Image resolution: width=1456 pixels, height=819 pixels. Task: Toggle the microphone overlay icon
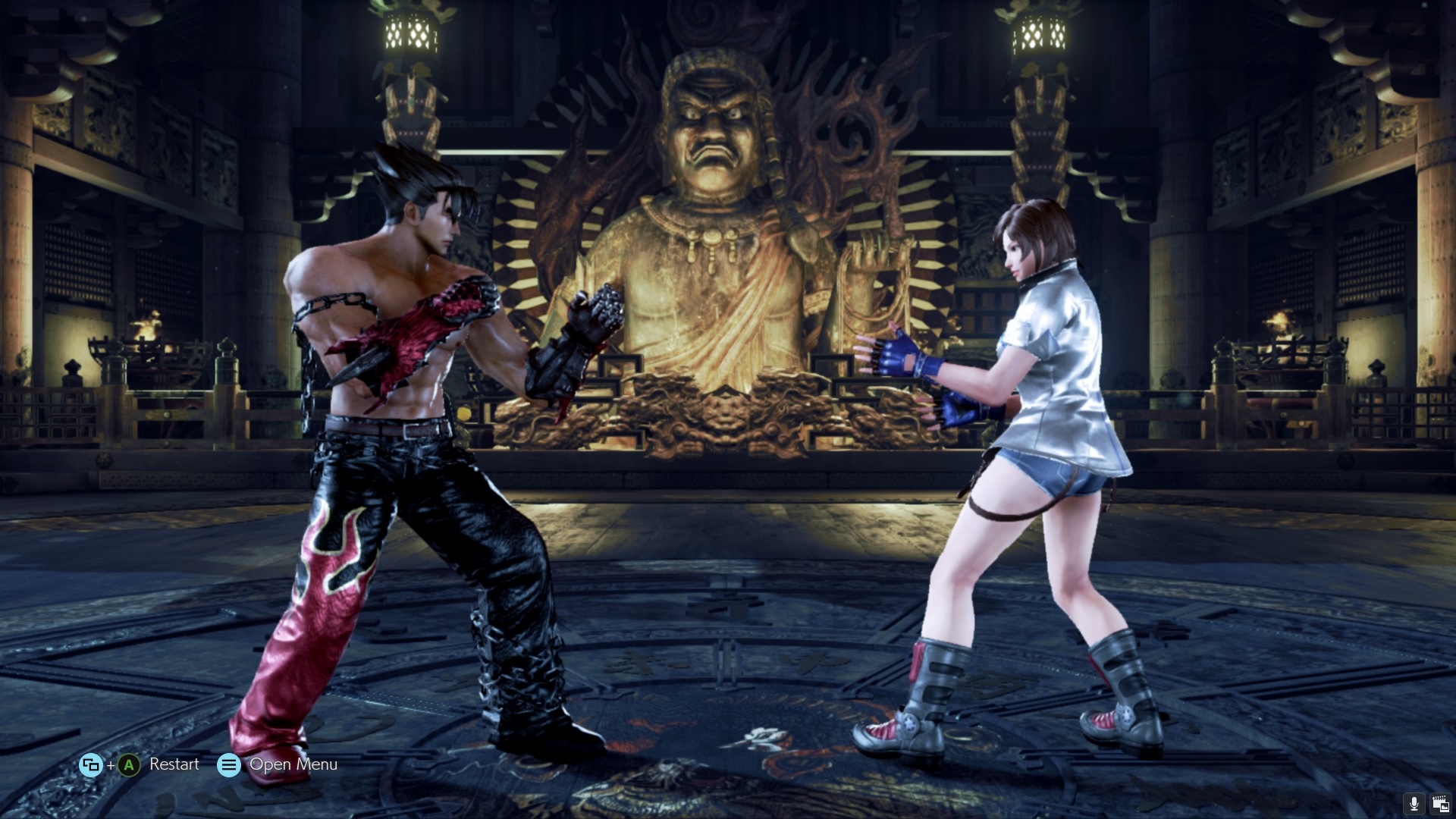coord(1414,804)
